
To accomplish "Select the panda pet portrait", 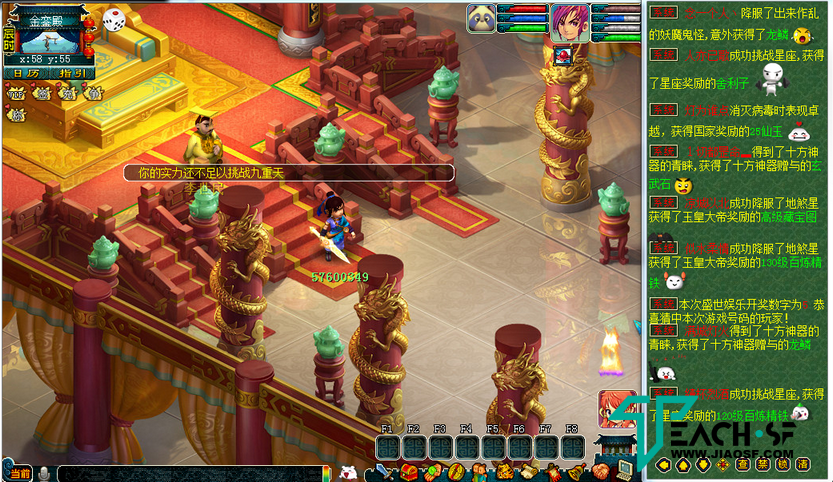I will click(x=482, y=20).
